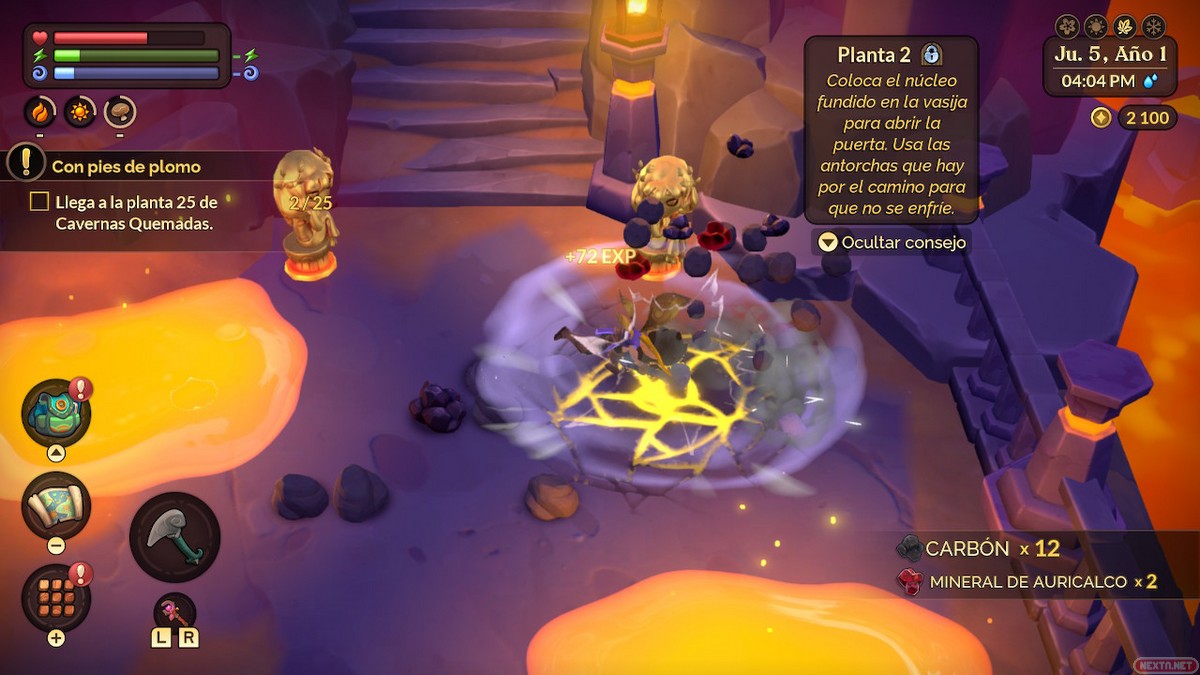Tick the Cavernas Quemadas objective checkbox
The image size is (1200, 675).
(x=39, y=202)
